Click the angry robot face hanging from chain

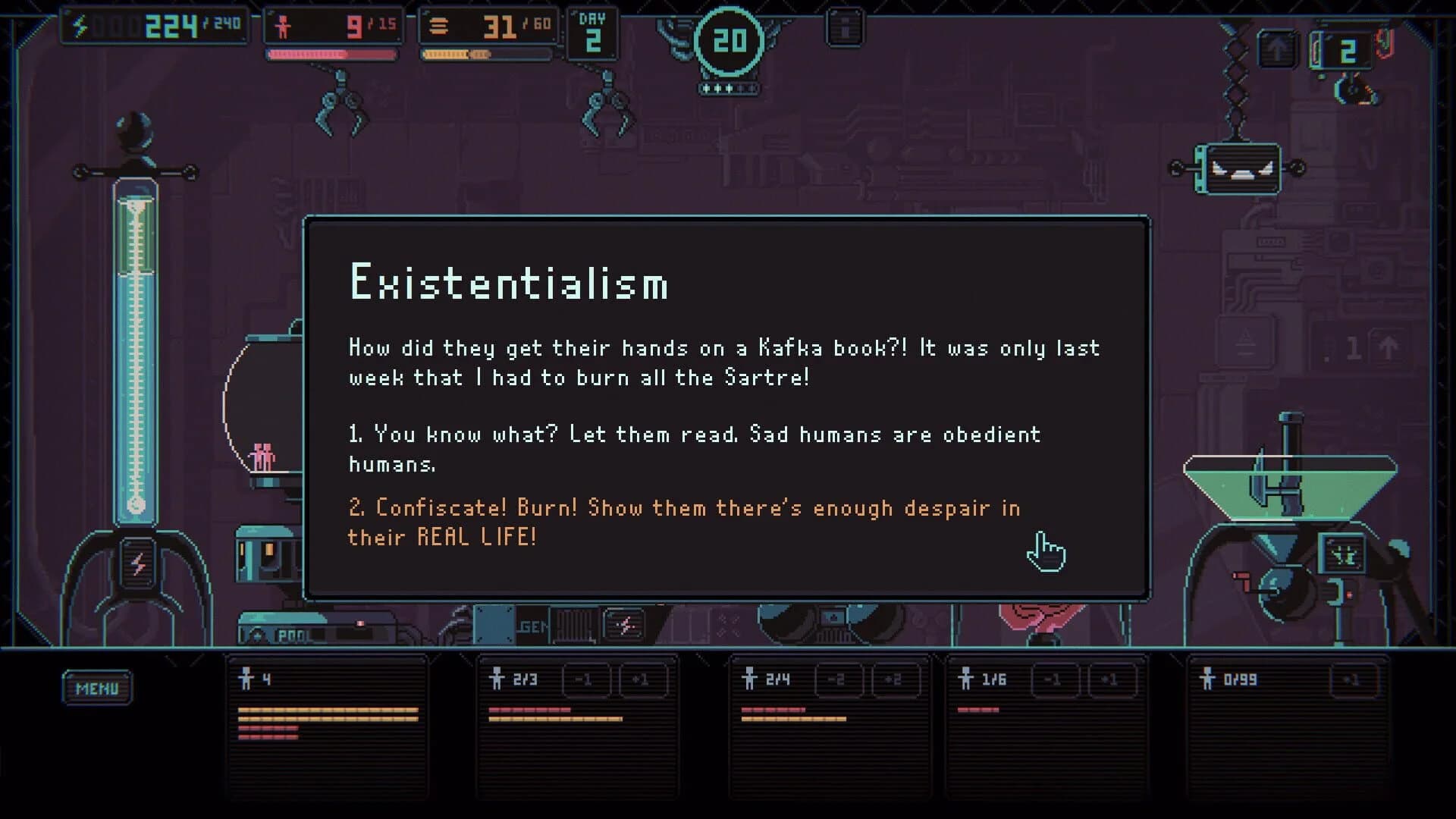[1236, 168]
